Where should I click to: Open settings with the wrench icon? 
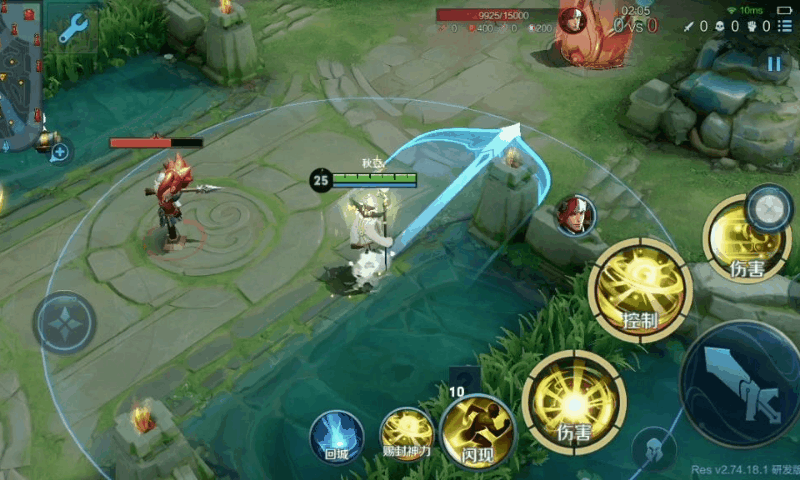coord(73,29)
